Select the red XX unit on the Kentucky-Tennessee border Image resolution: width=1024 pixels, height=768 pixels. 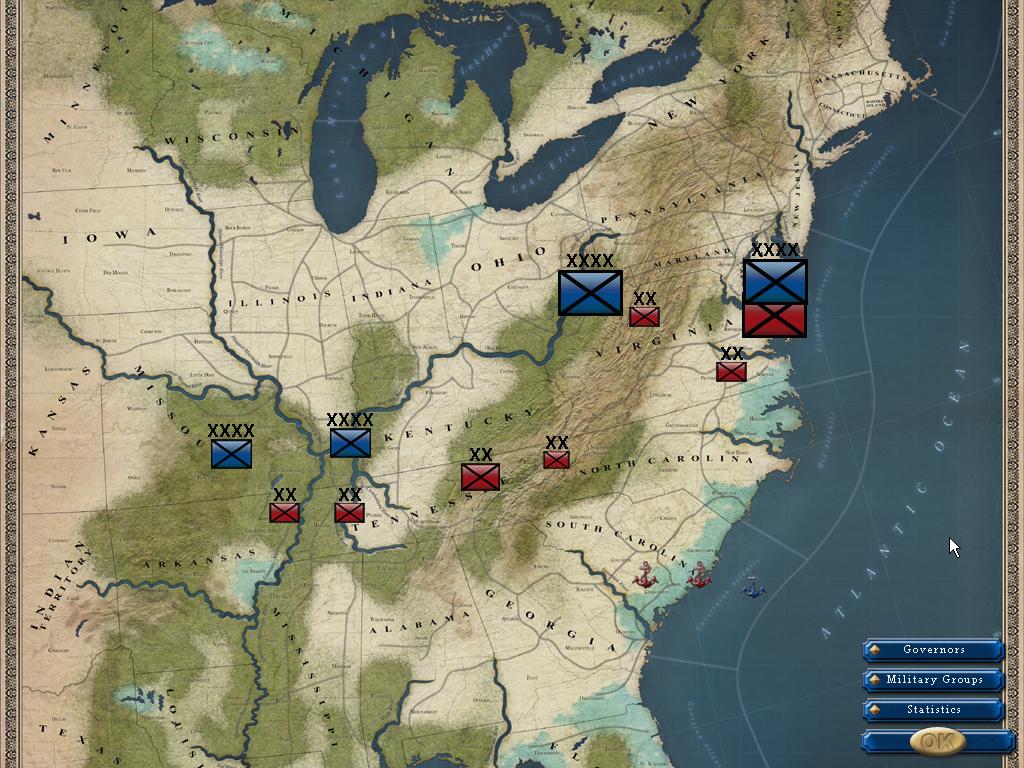tap(480, 477)
